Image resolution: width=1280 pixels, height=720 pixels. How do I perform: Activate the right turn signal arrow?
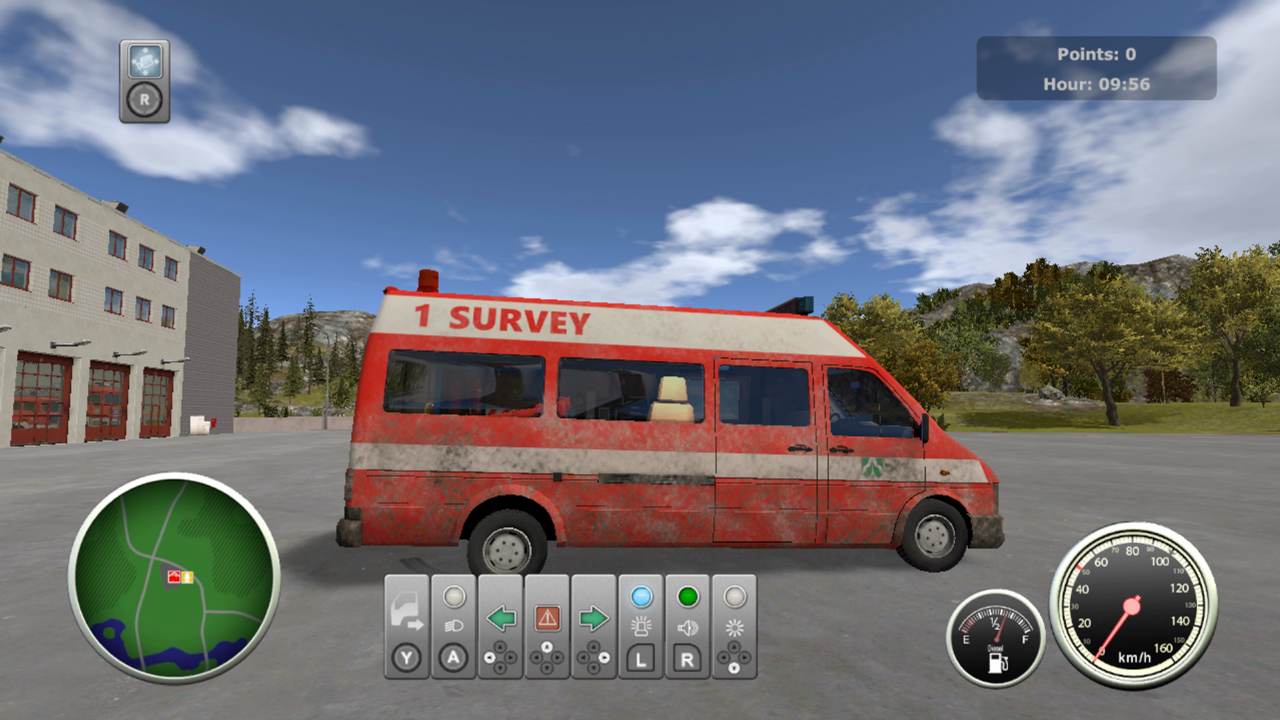pyautogui.click(x=594, y=618)
